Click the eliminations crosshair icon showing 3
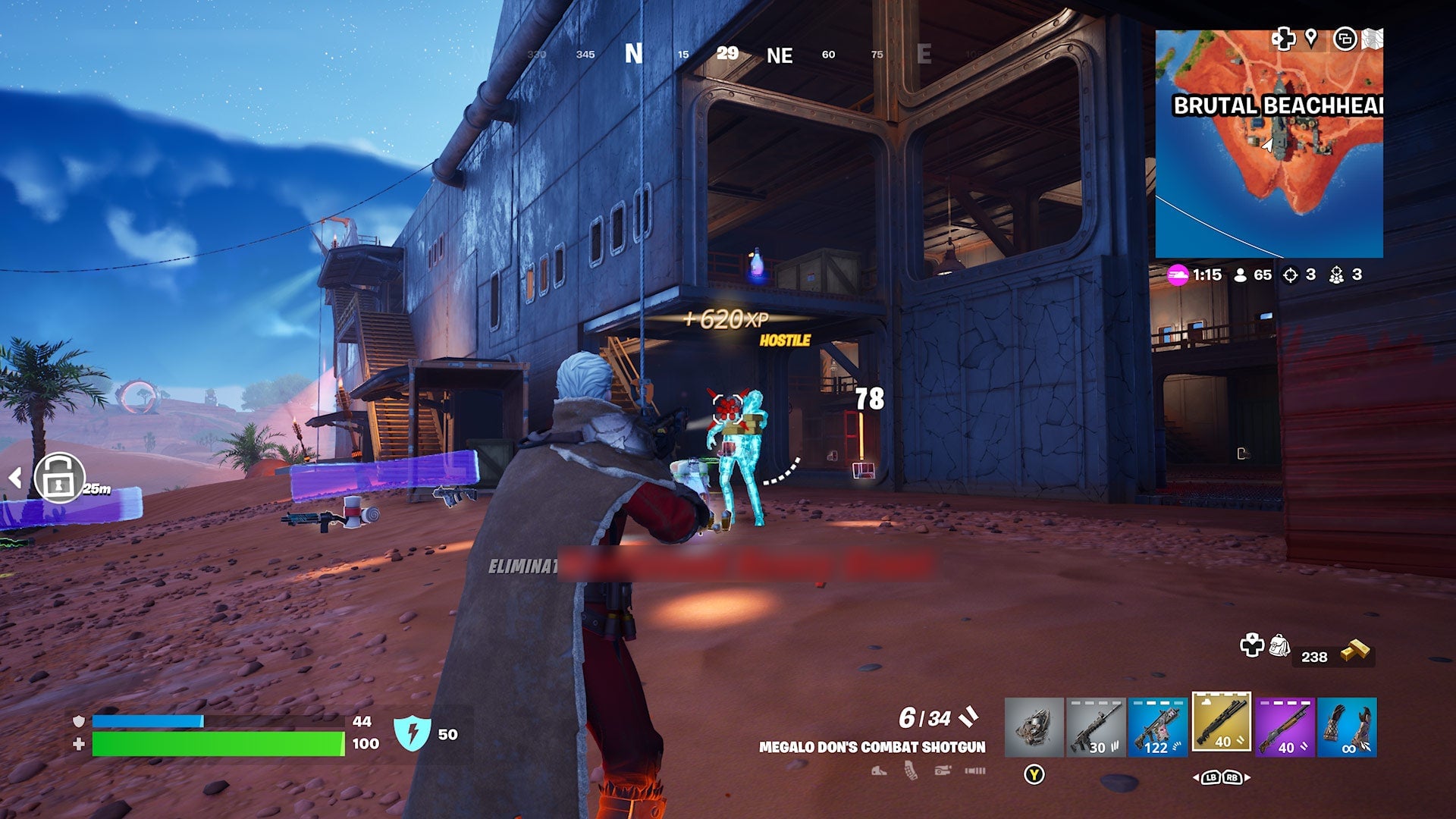Image resolution: width=1456 pixels, height=819 pixels. pyautogui.click(x=1291, y=275)
